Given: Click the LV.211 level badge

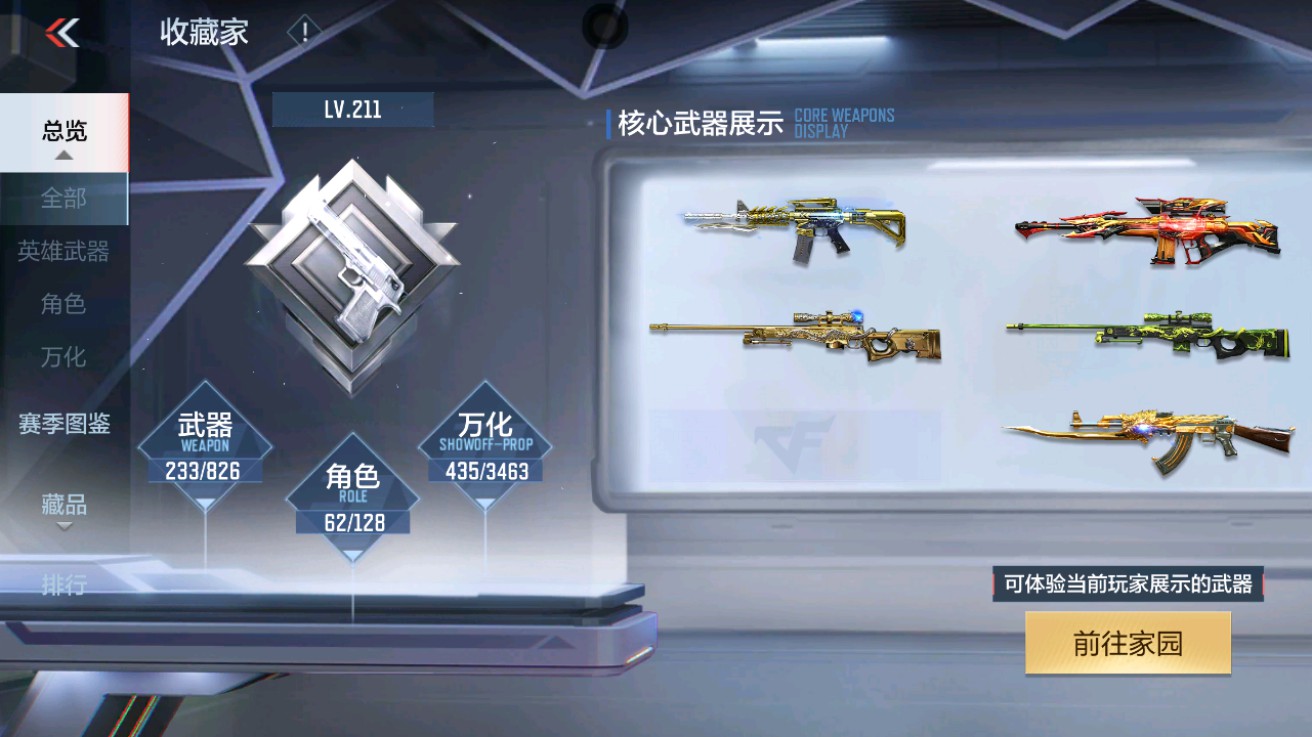Looking at the screenshot, I should click(x=352, y=110).
